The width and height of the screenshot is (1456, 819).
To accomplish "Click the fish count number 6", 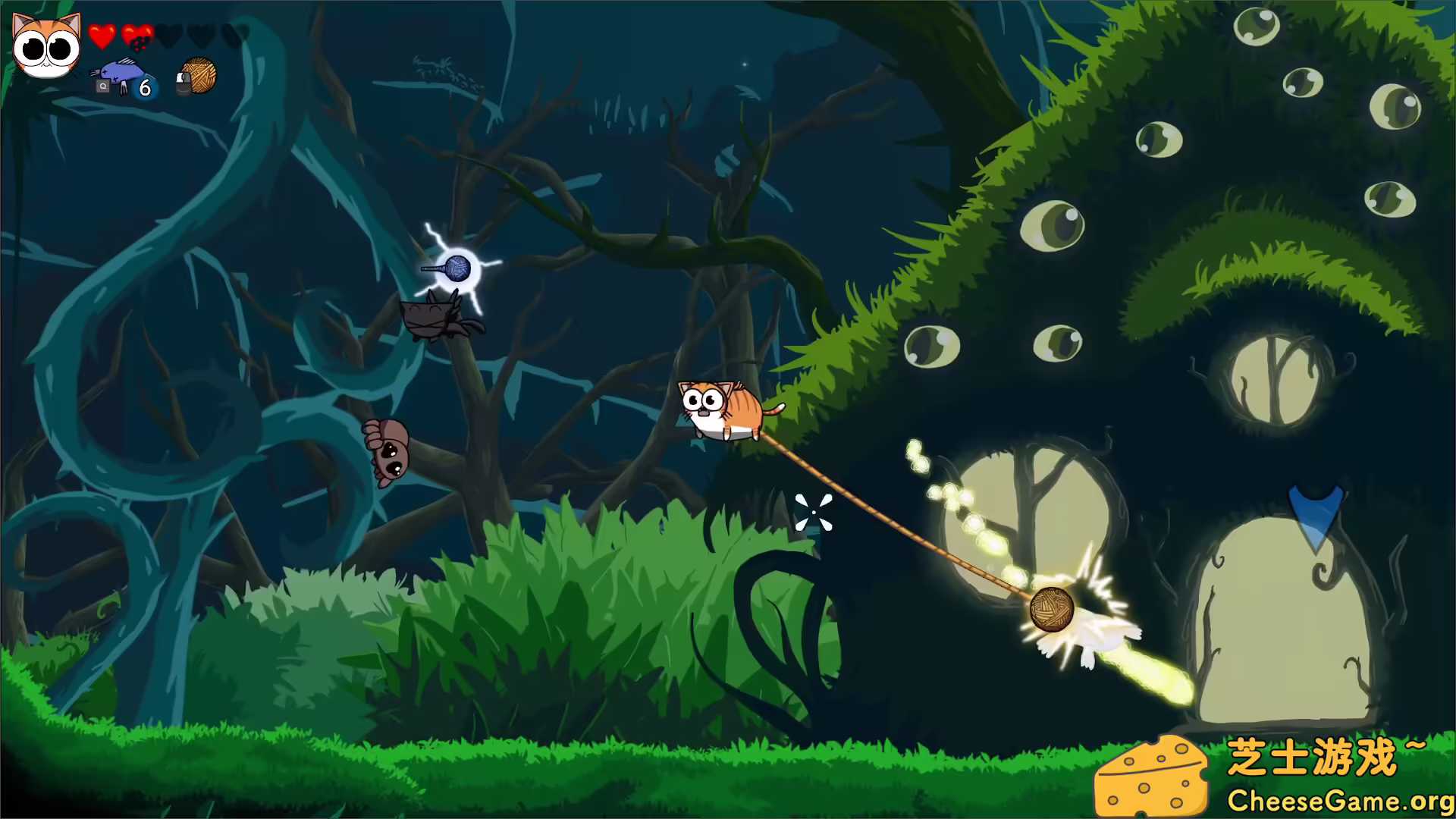I will [x=145, y=88].
